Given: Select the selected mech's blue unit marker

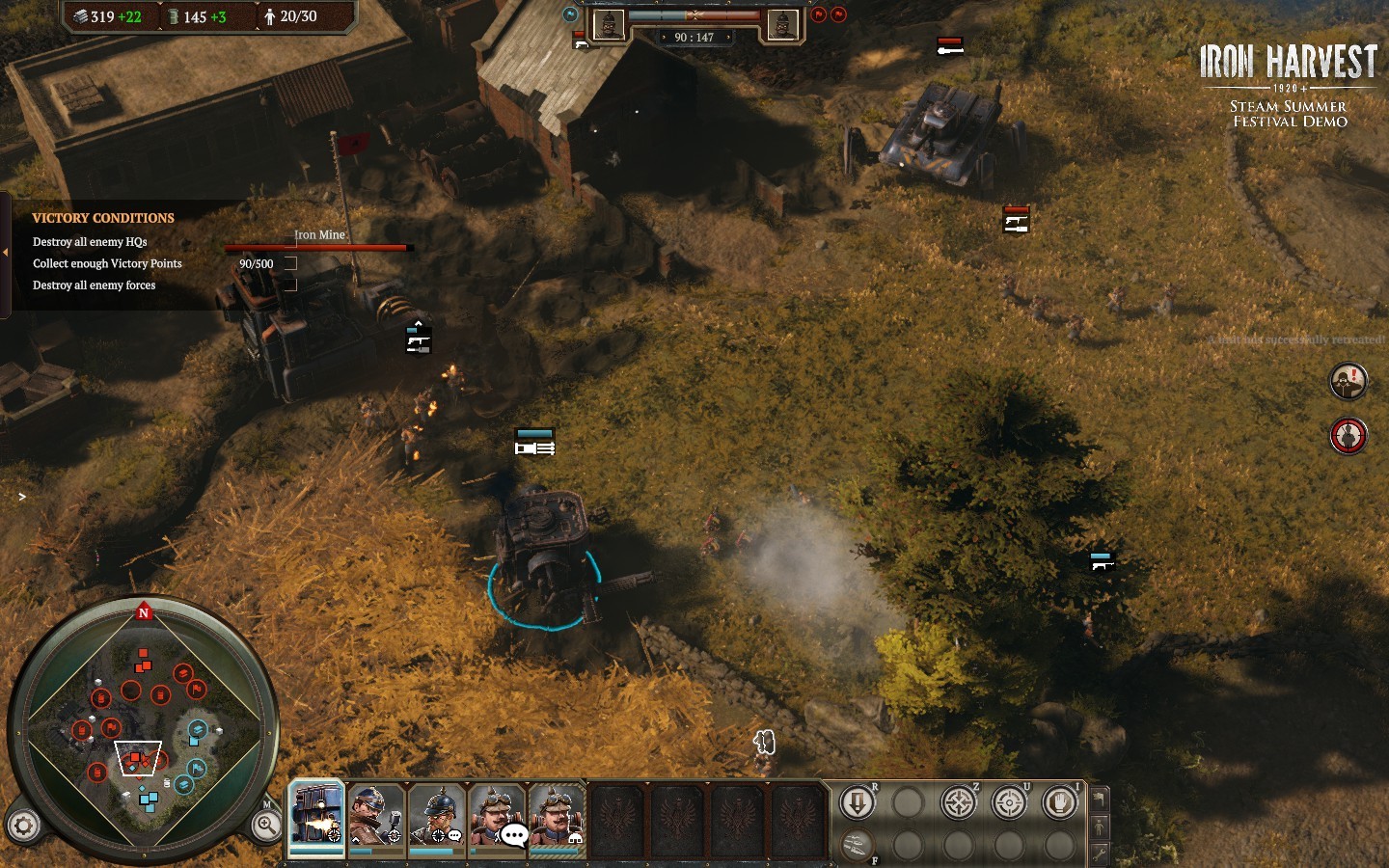Looking at the screenshot, I should pyautogui.click(x=534, y=443).
